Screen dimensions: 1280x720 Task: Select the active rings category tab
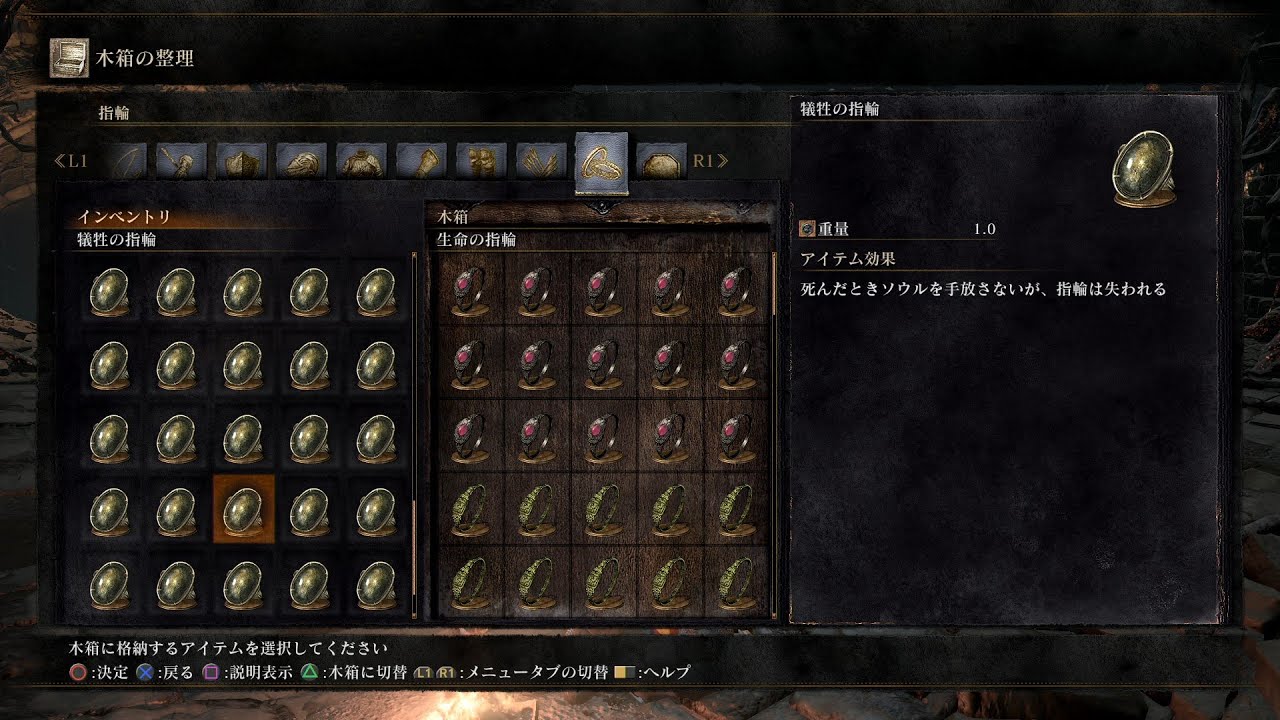602,162
